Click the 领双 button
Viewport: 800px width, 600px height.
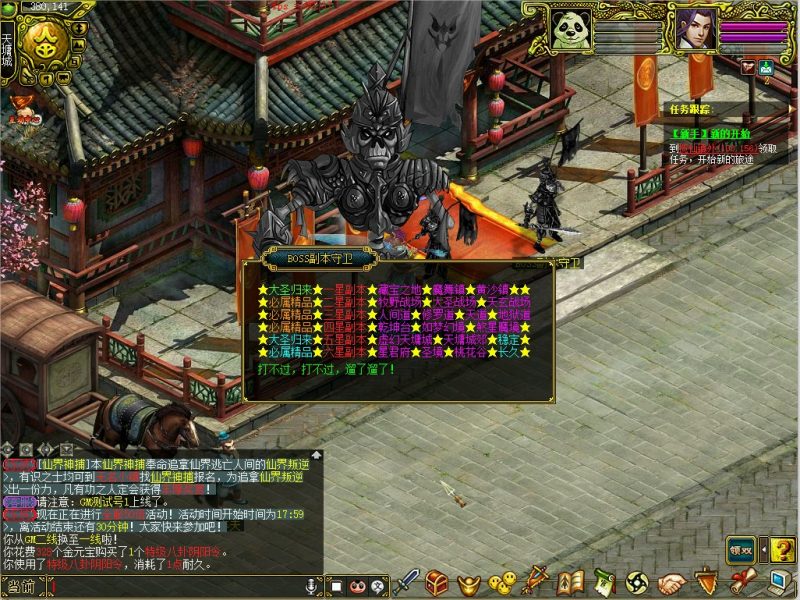(x=740, y=549)
